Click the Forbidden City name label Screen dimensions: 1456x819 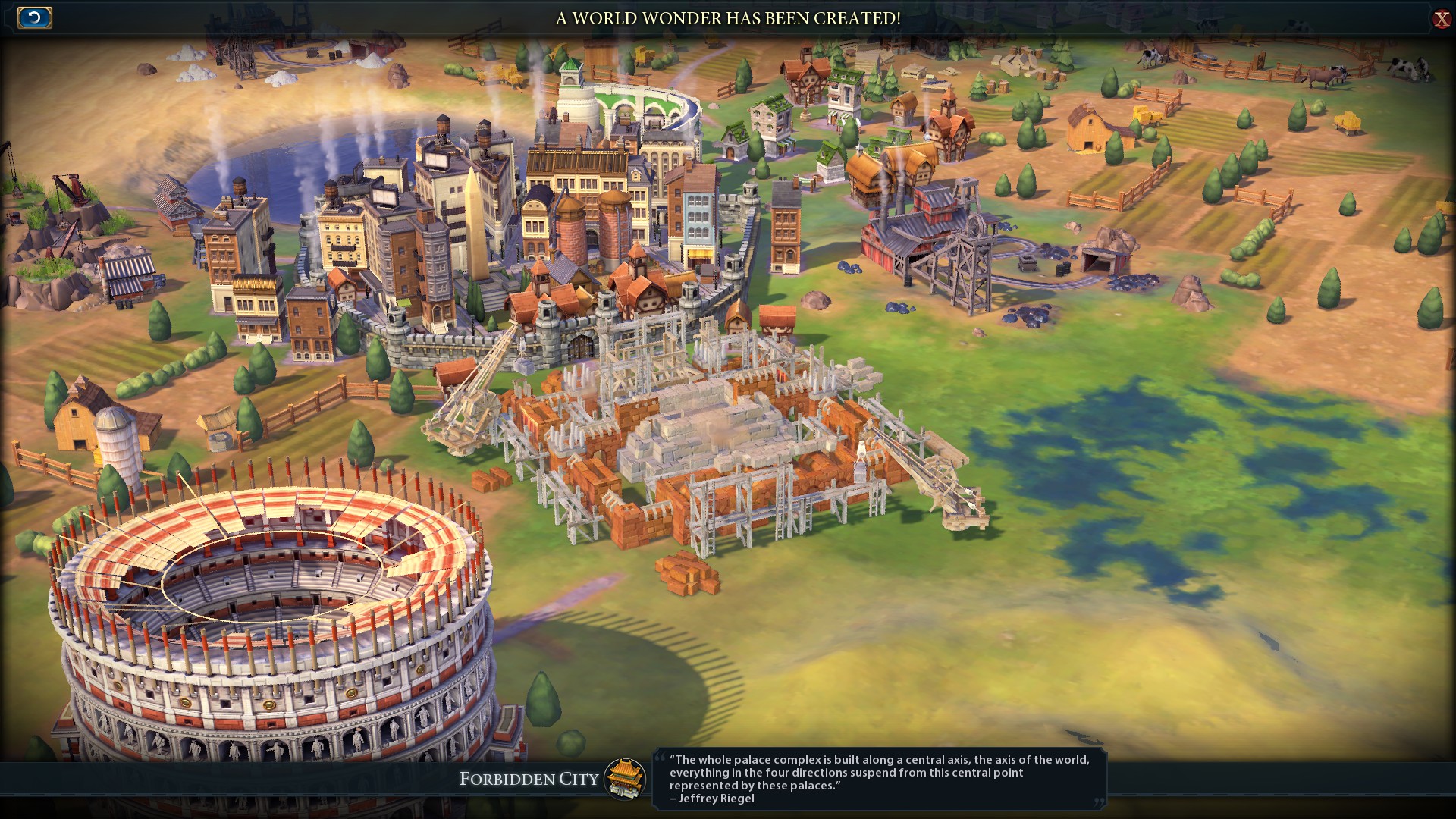(529, 779)
